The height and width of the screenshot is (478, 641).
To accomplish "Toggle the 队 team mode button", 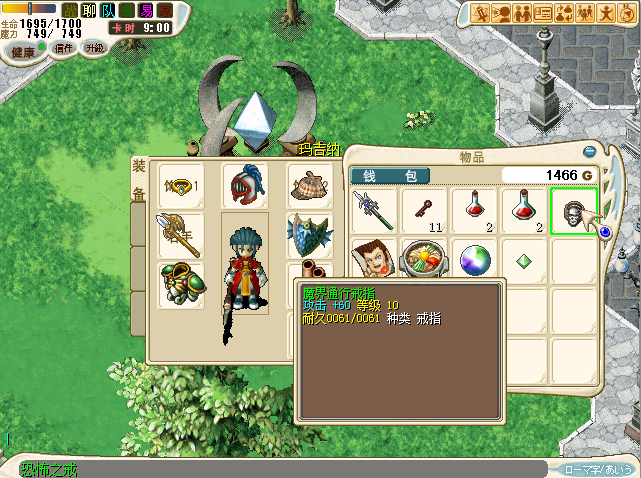I will click(x=108, y=11).
